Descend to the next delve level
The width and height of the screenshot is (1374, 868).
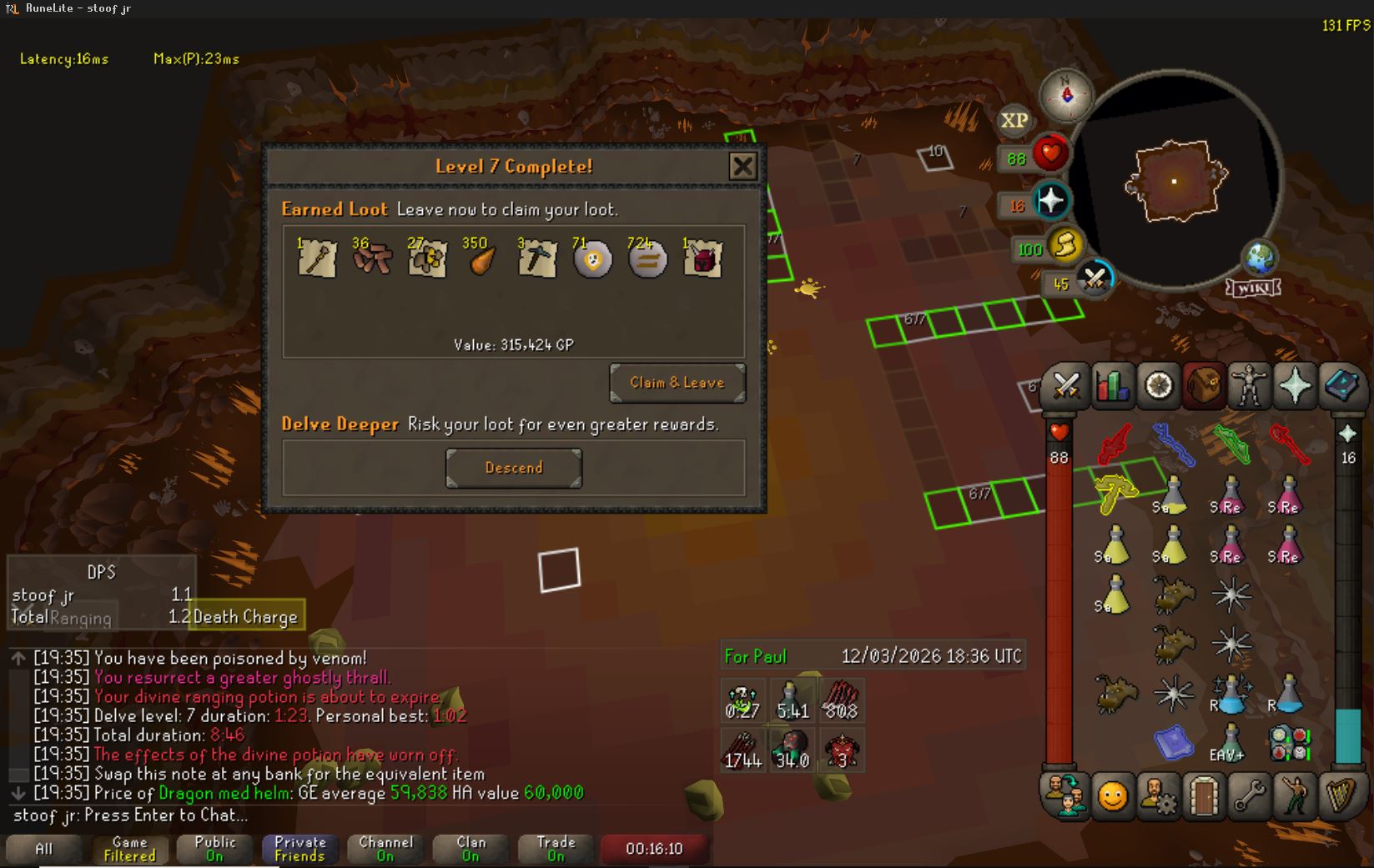click(514, 468)
